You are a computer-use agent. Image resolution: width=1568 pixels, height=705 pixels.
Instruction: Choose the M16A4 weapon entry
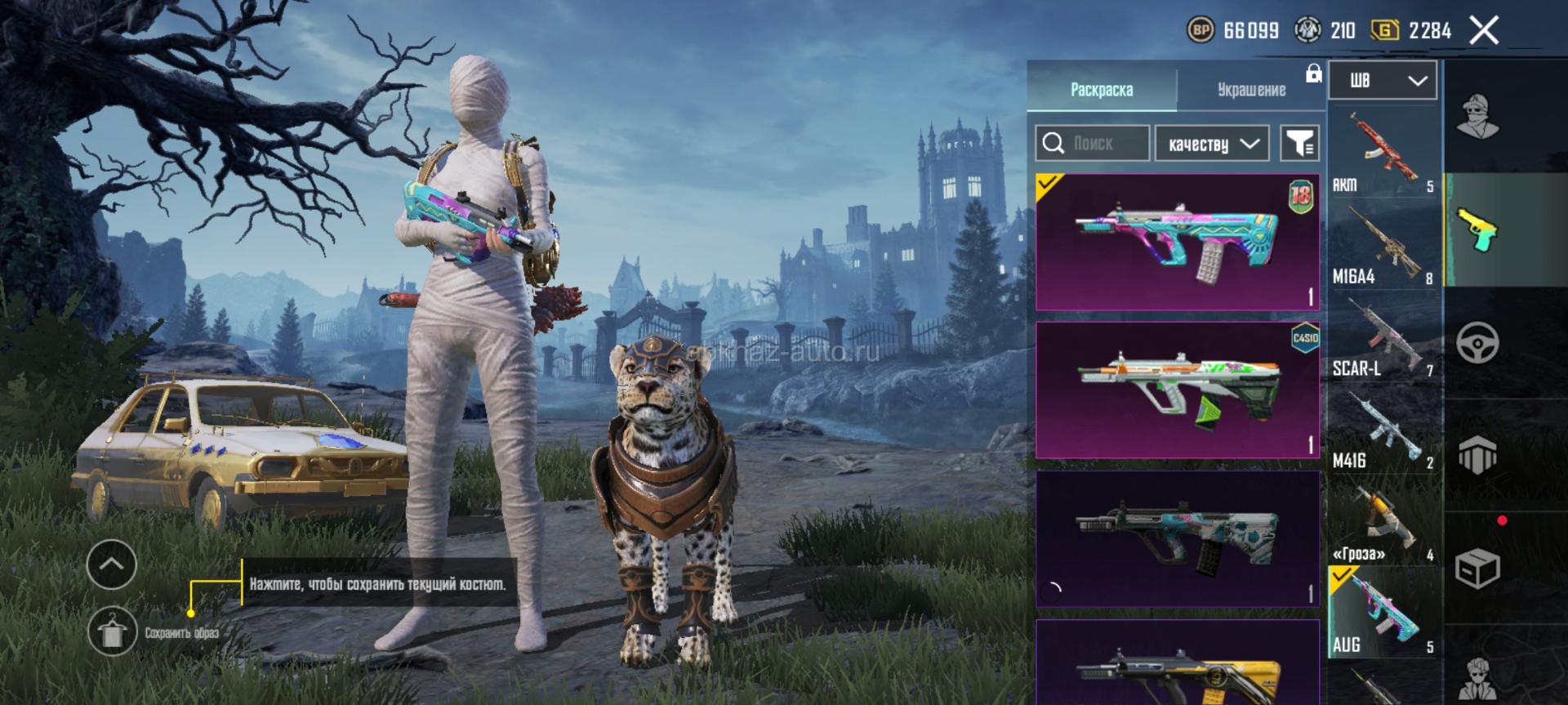pyautogui.click(x=1383, y=244)
